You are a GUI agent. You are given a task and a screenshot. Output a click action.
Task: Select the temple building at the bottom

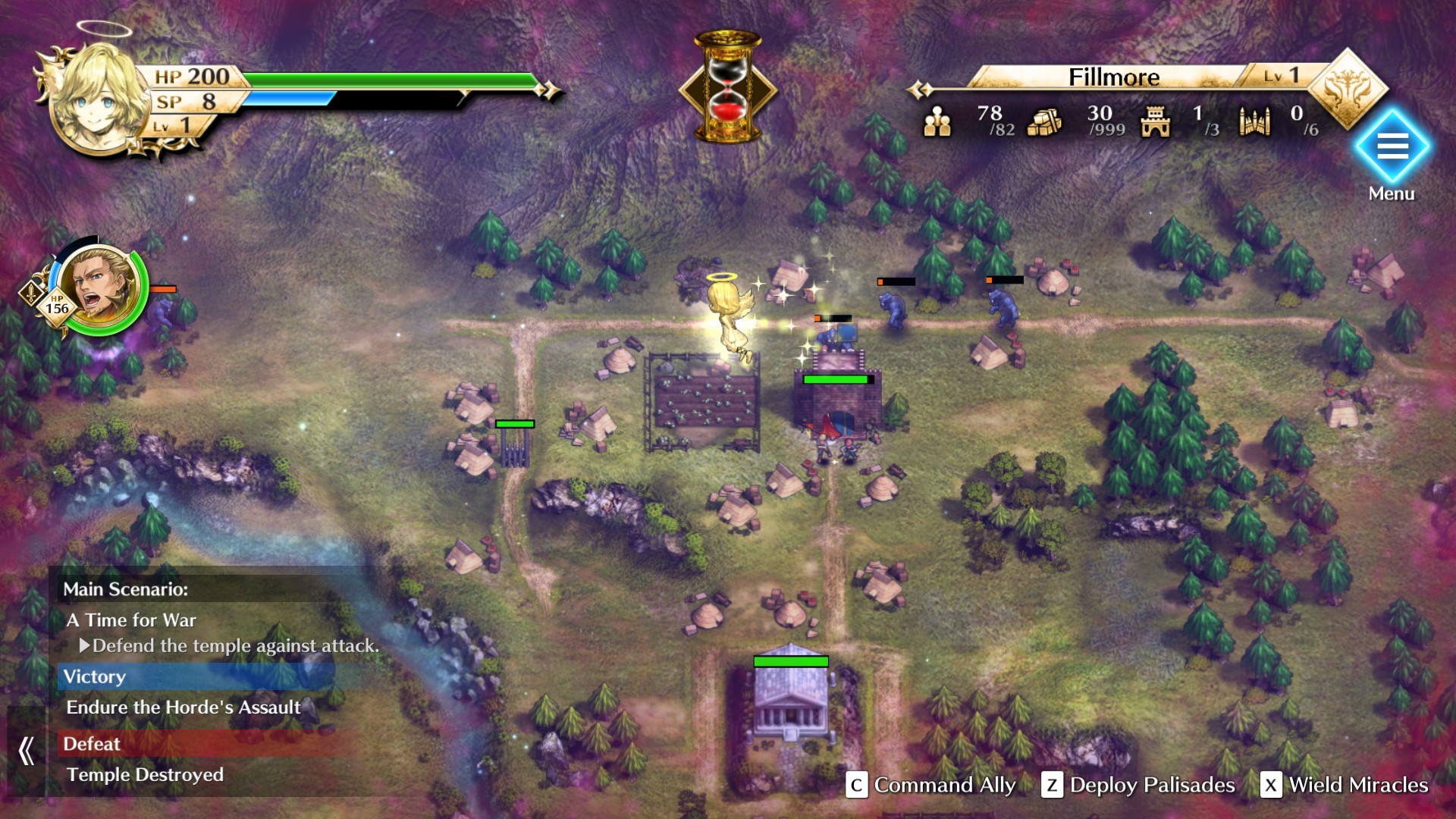pos(790,714)
